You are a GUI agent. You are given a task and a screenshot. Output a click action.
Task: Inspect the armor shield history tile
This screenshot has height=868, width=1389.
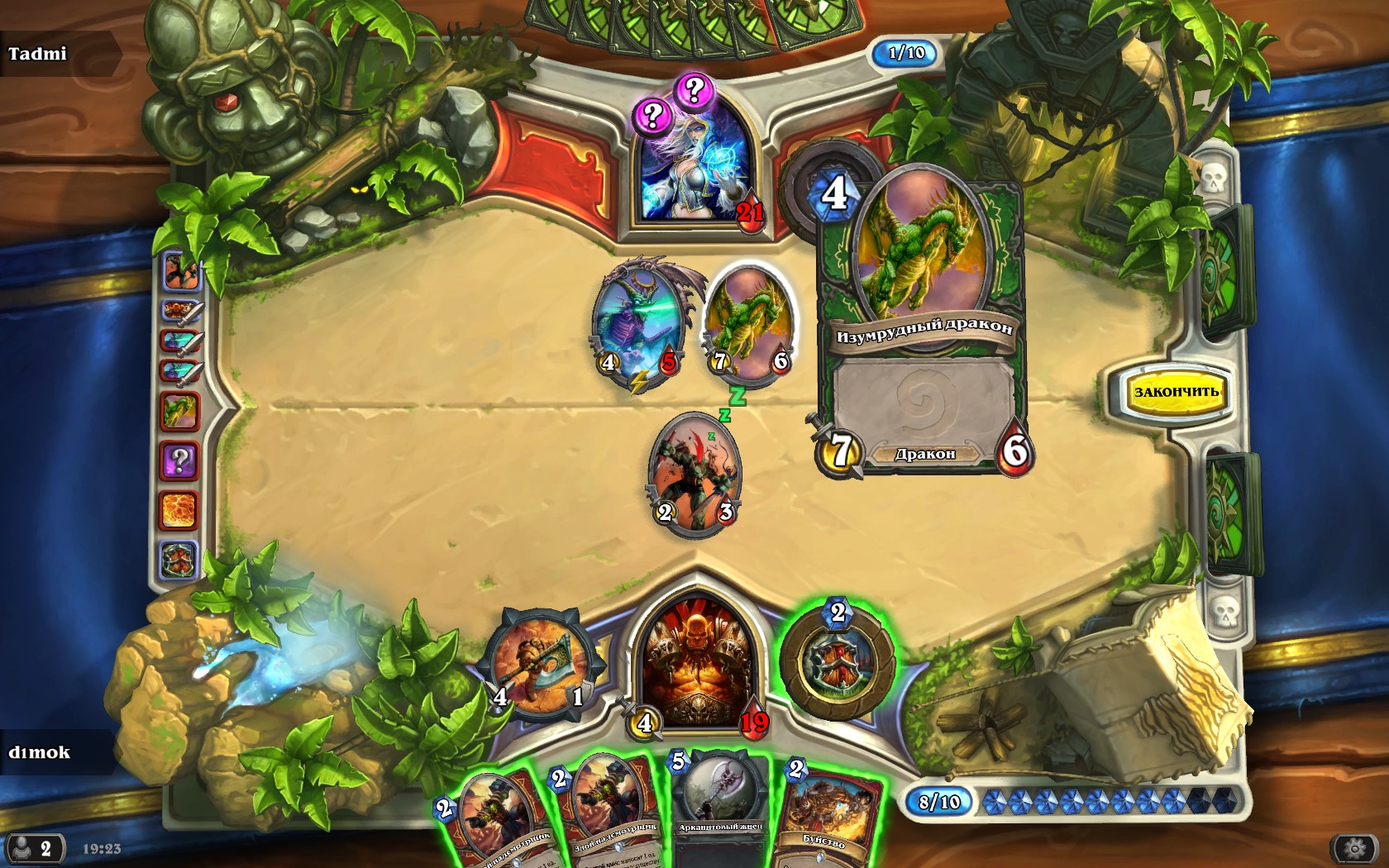[x=179, y=560]
